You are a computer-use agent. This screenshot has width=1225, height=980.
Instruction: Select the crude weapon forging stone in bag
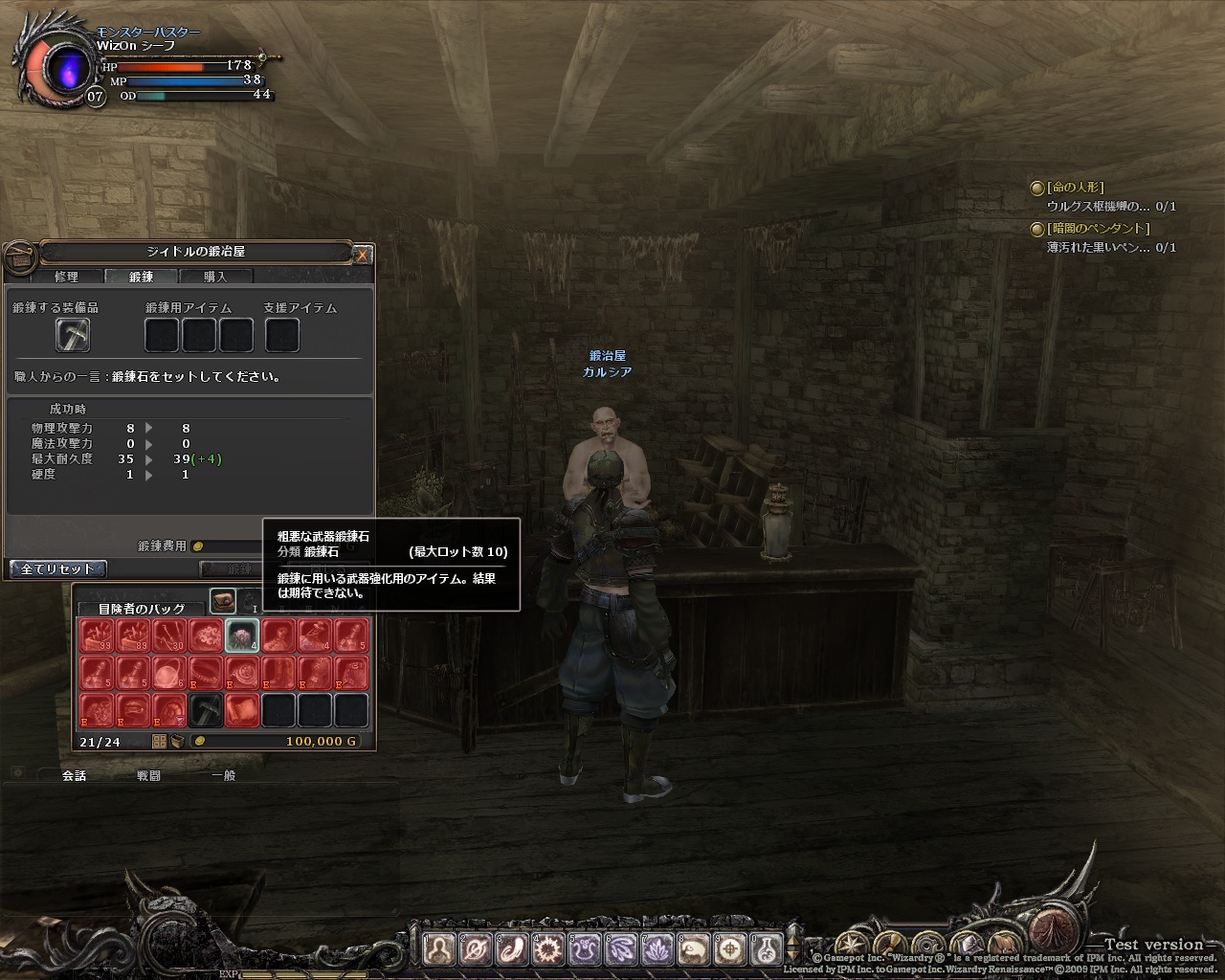tap(242, 635)
